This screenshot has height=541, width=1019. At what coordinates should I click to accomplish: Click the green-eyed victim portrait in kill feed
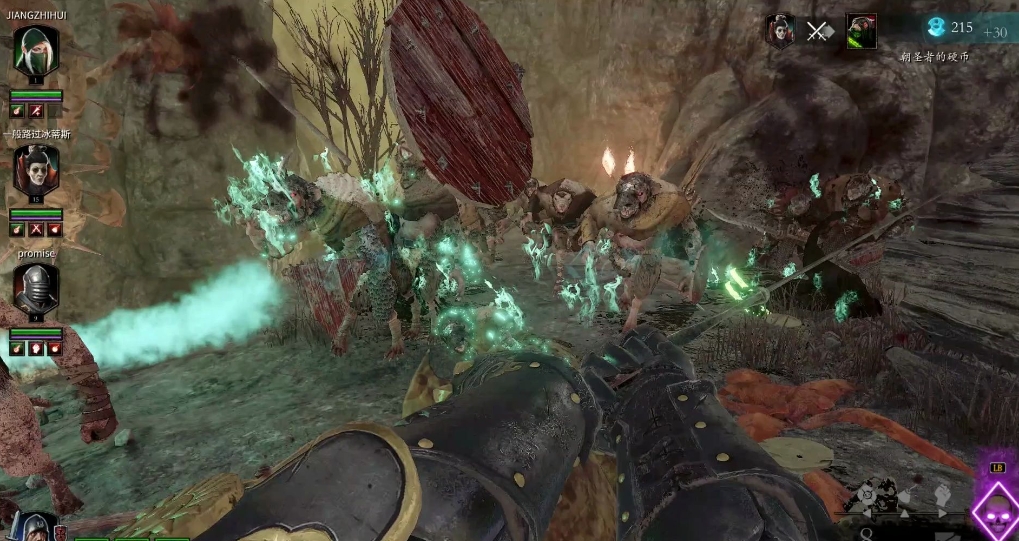(861, 31)
